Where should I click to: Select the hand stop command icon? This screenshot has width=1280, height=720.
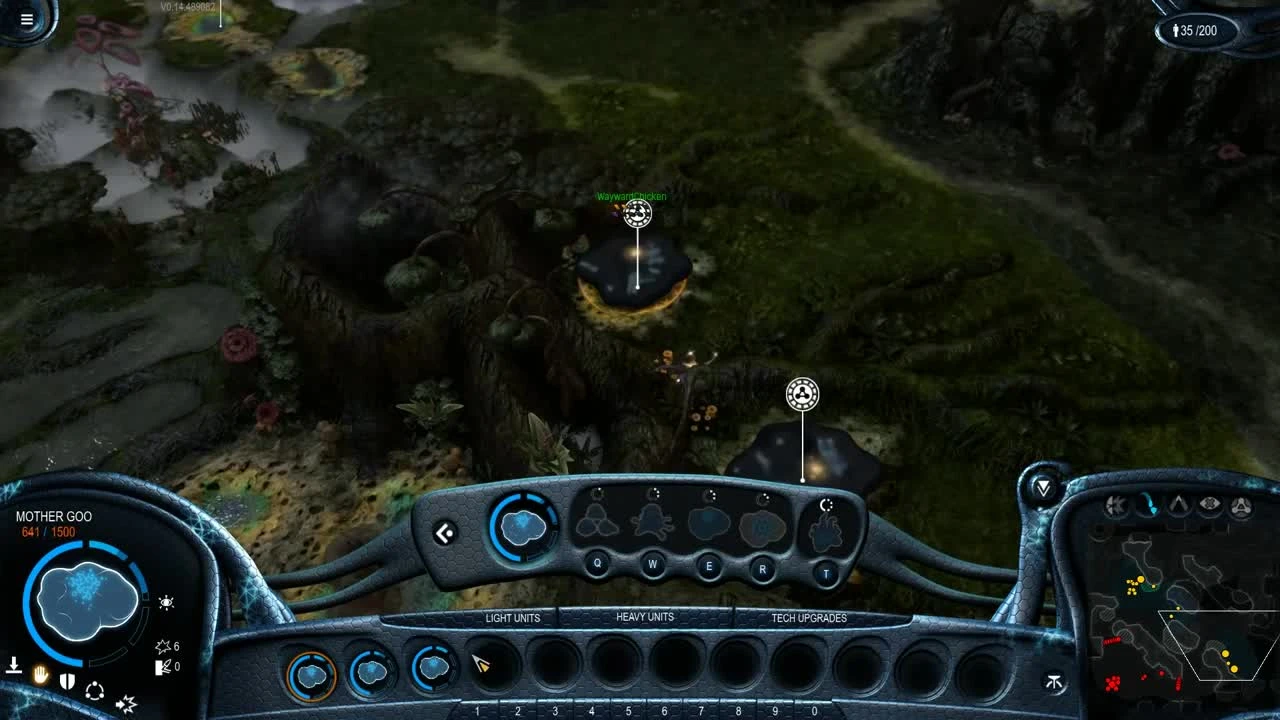(x=40, y=677)
